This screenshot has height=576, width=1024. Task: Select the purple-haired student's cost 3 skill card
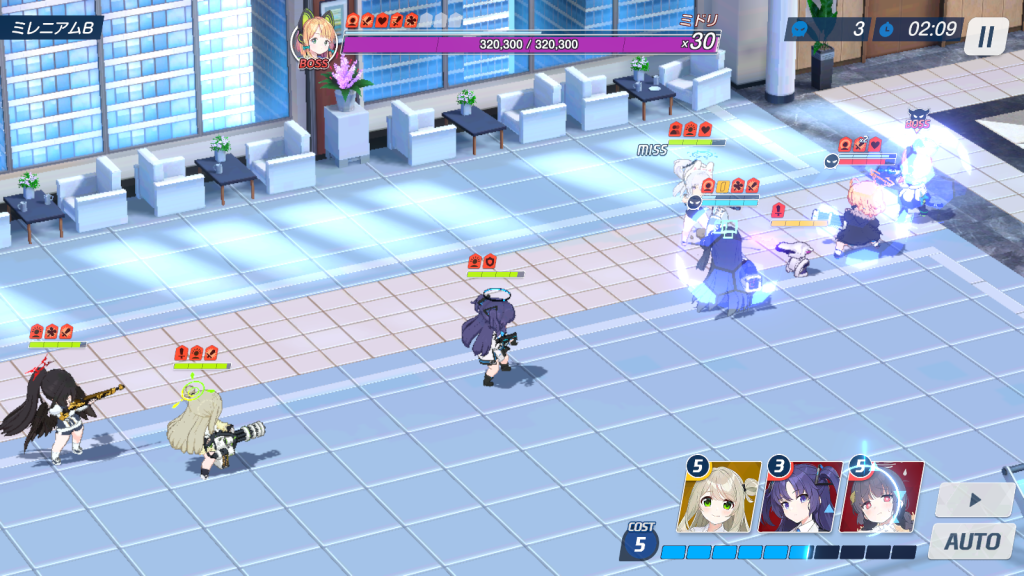800,497
